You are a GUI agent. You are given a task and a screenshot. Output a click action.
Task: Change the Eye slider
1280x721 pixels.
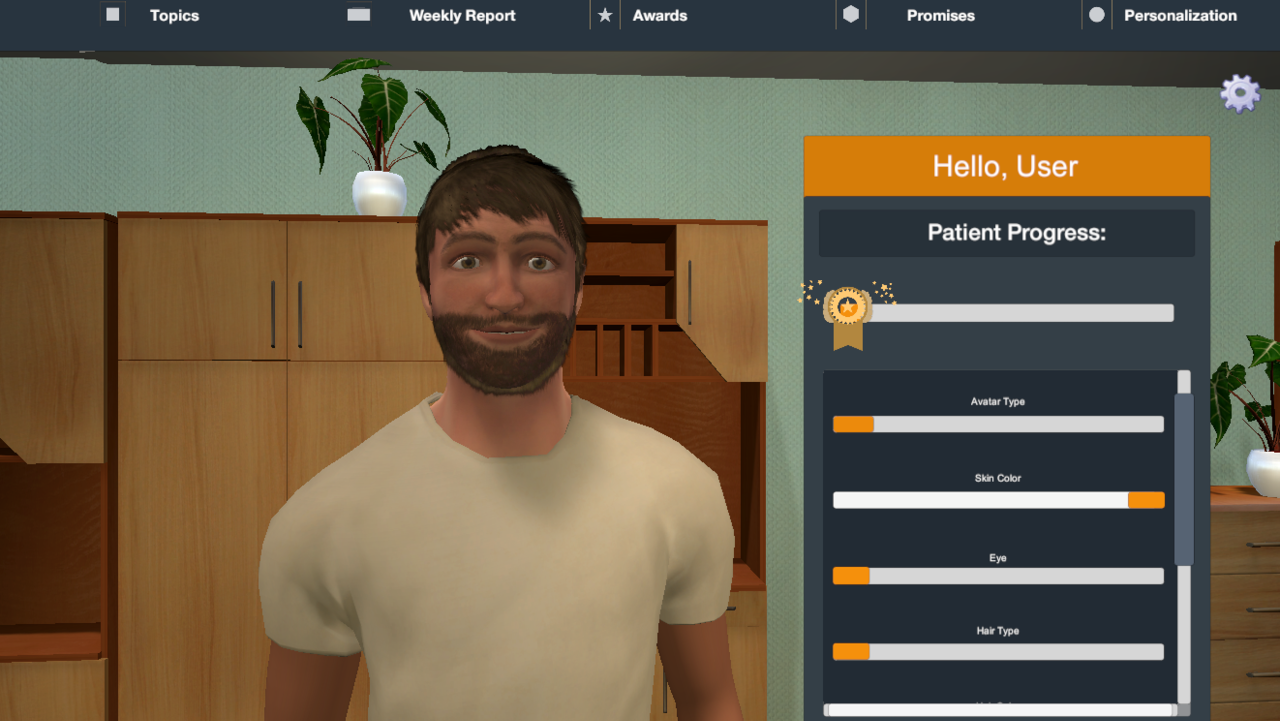tap(998, 576)
